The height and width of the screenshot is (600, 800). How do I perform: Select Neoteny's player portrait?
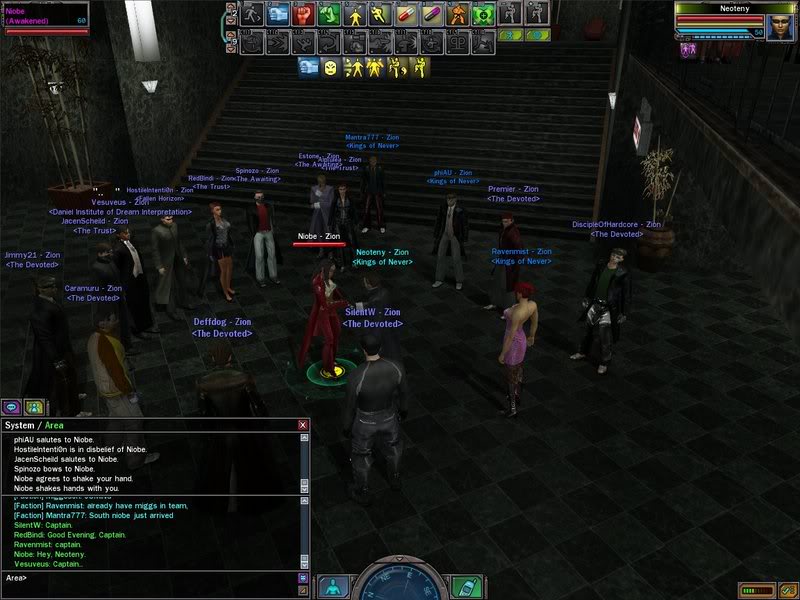[781, 25]
